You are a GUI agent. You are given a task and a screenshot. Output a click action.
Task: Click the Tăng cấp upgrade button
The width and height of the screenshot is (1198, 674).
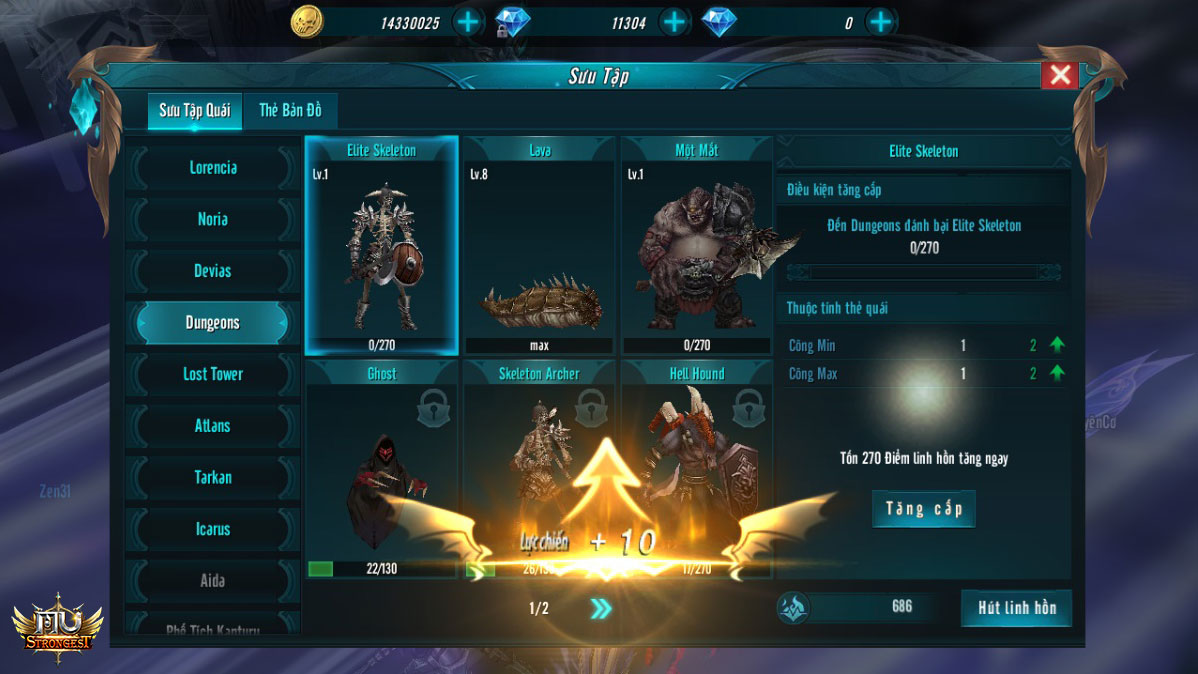[x=923, y=509]
